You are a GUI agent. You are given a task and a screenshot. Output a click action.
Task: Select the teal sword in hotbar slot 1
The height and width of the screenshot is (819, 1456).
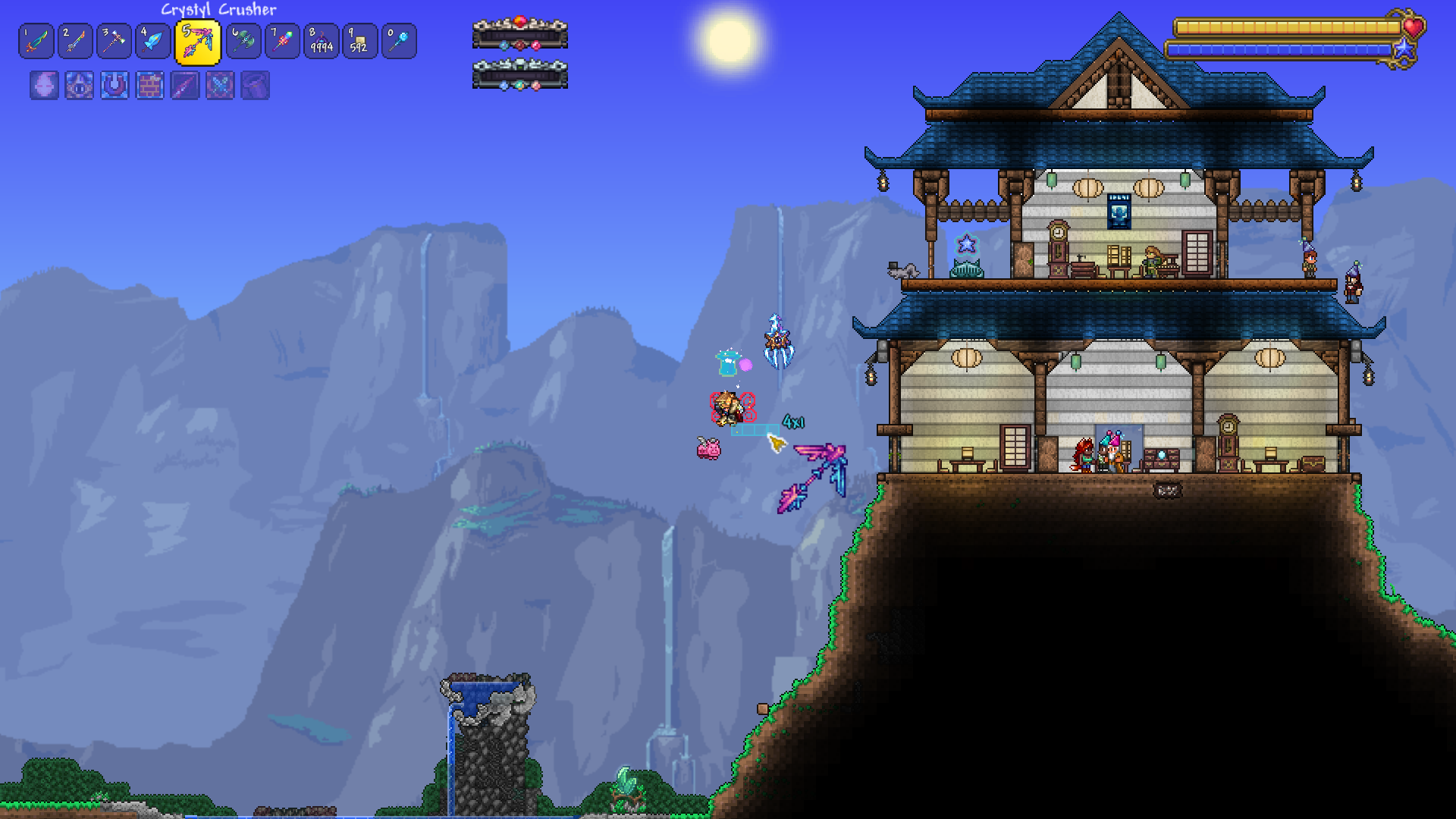36,41
